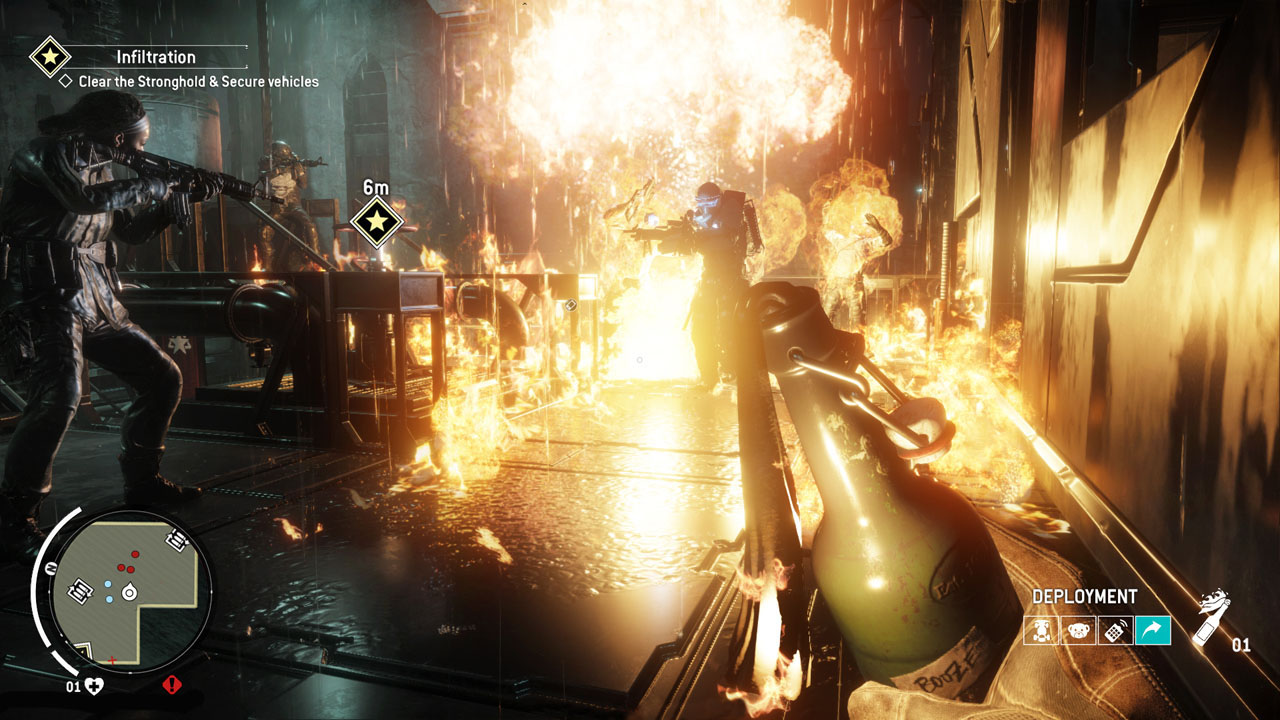Click the Molotov cocktail bottle icon

point(1211,621)
